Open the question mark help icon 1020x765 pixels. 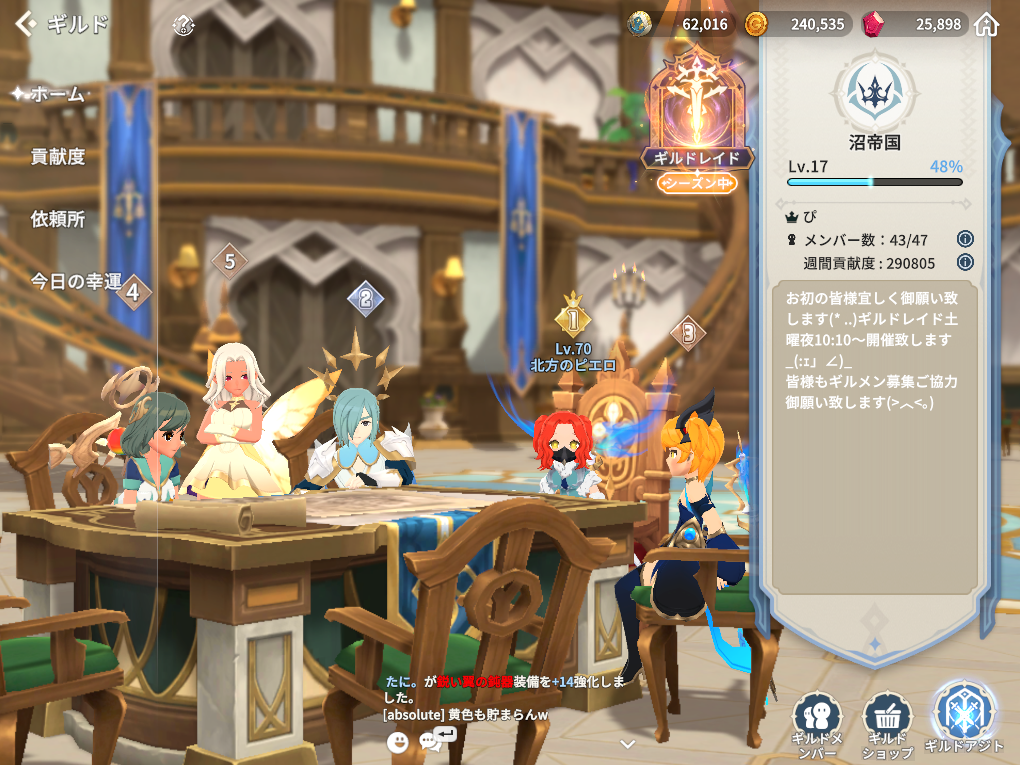click(x=183, y=25)
